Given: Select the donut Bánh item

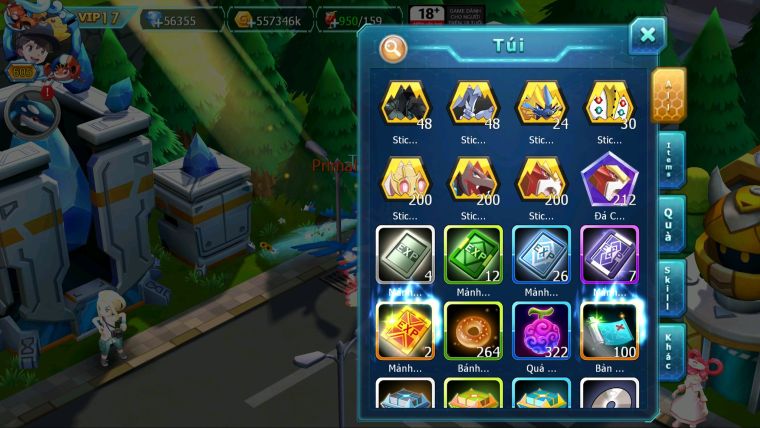Looking at the screenshot, I should (x=473, y=331).
